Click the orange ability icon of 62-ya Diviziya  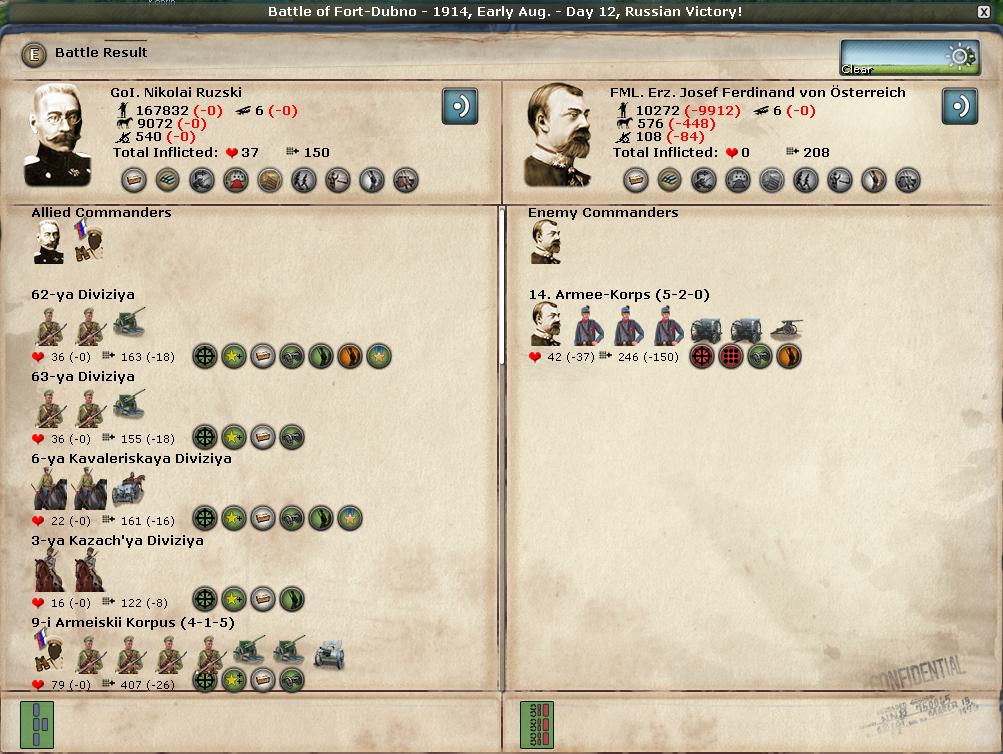coord(349,356)
